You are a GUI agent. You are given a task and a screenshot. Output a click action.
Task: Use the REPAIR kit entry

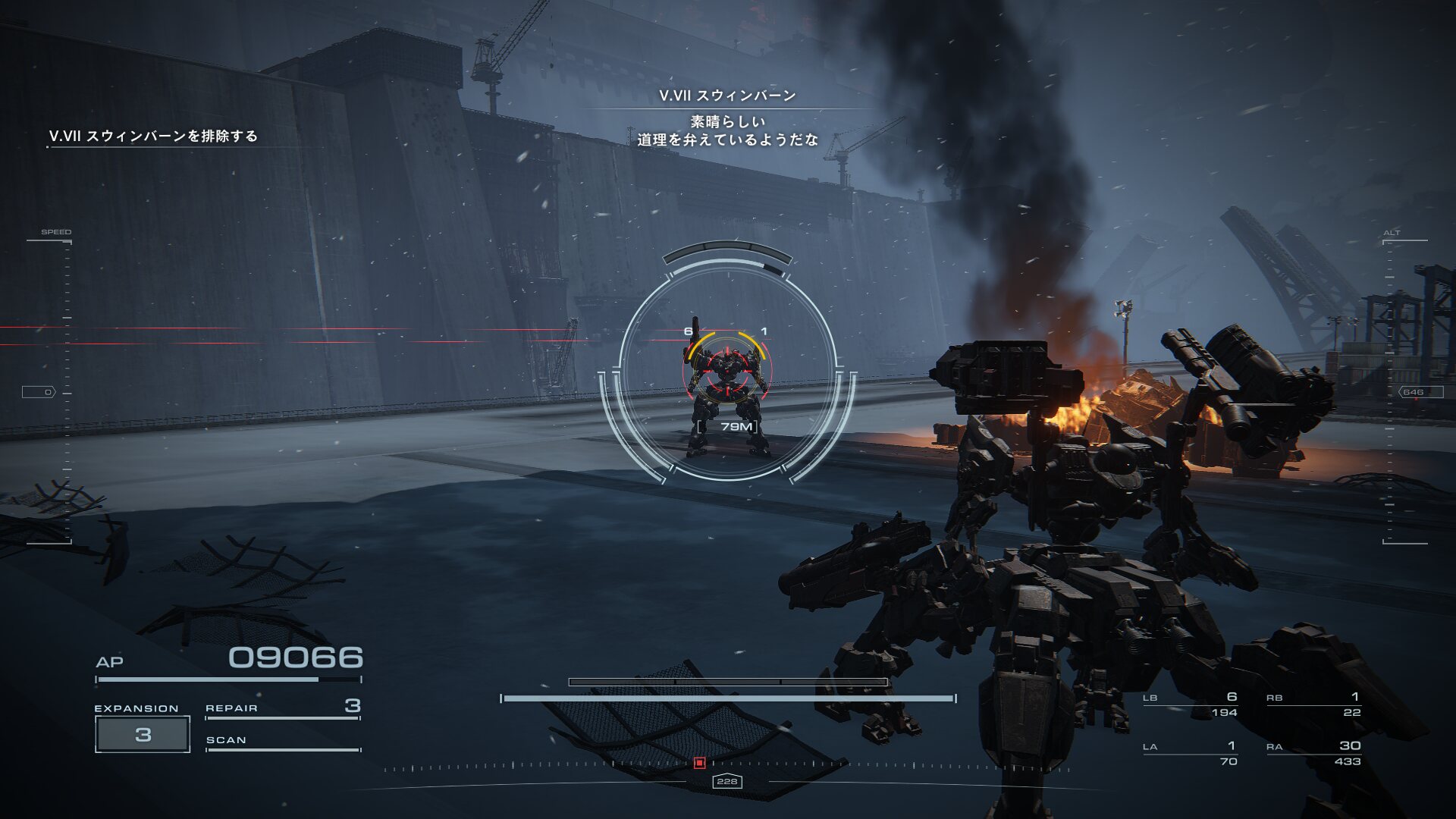coord(282,708)
